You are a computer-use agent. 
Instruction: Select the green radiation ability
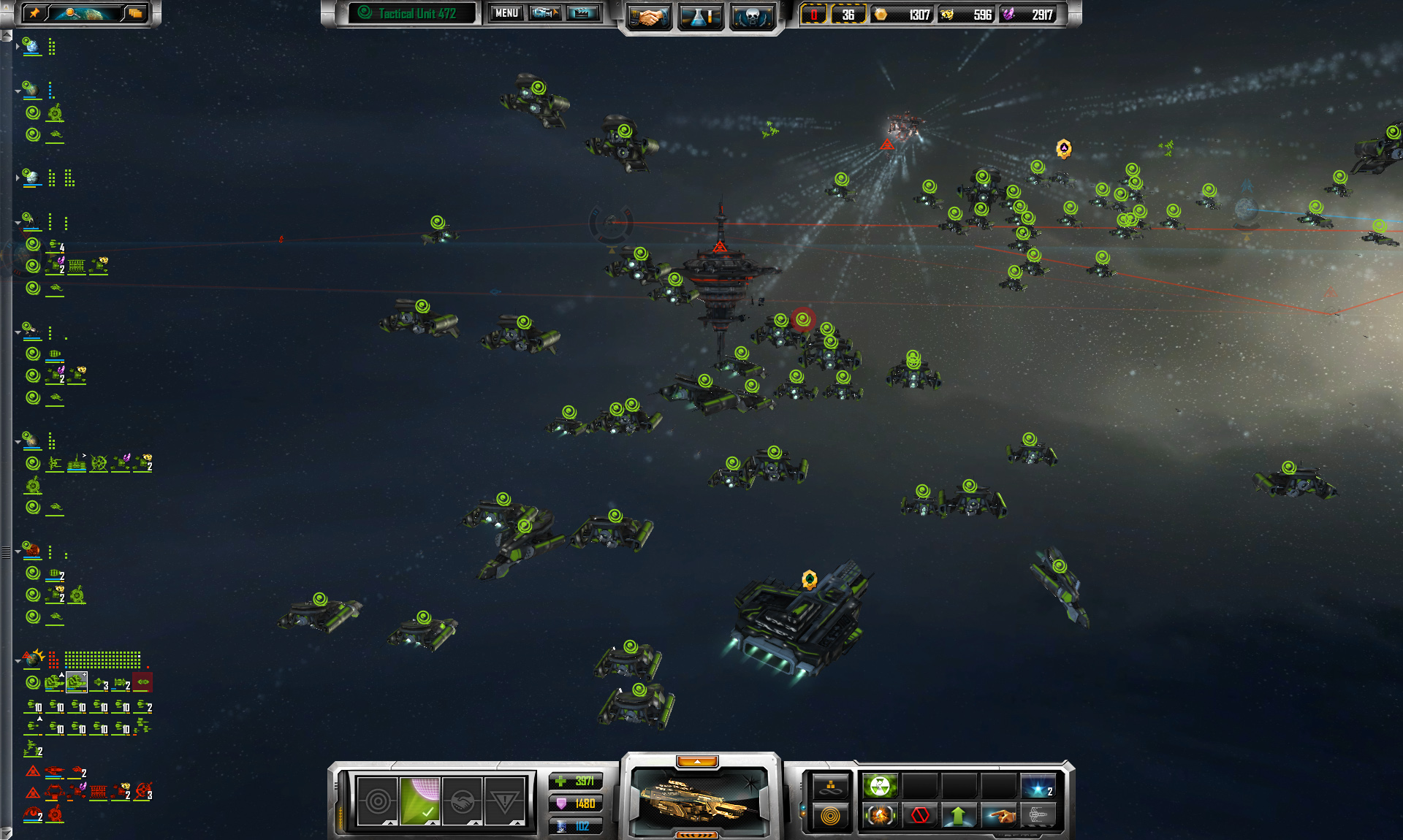pyautogui.click(x=880, y=787)
